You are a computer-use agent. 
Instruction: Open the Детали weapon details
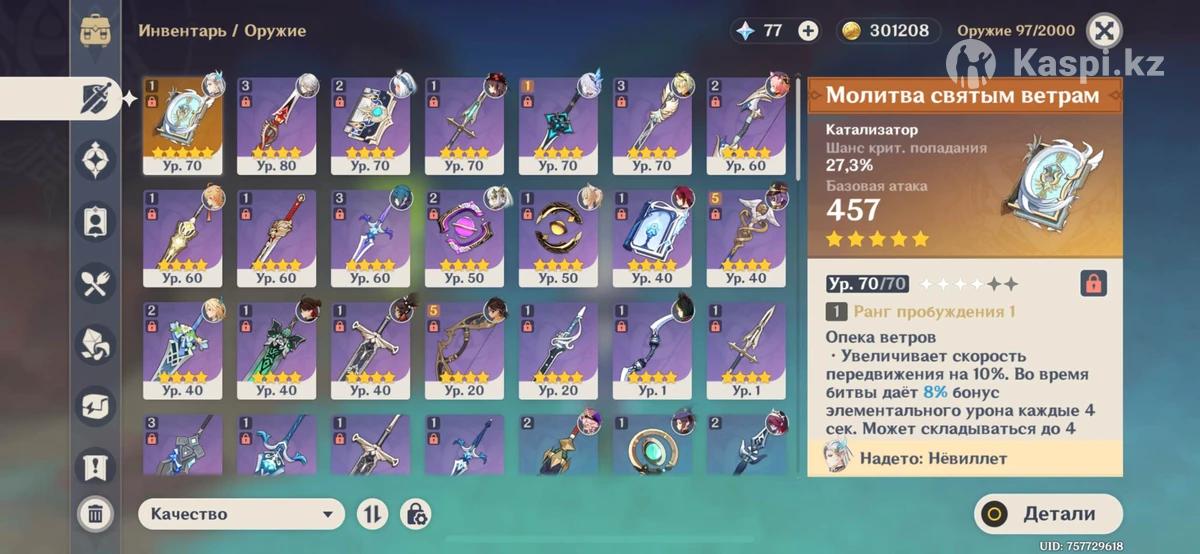point(1046,514)
